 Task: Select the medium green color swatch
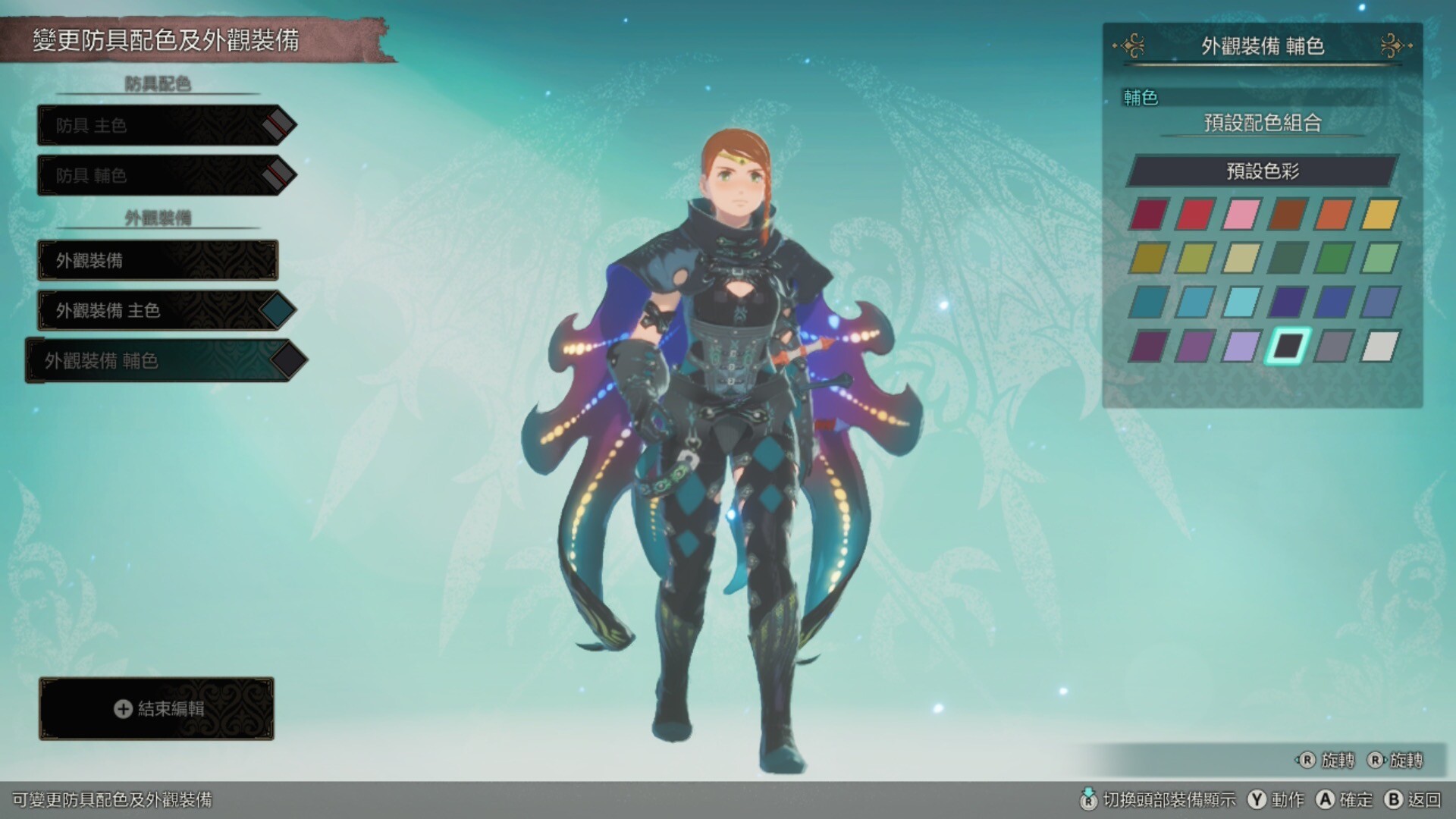[x=1333, y=259]
